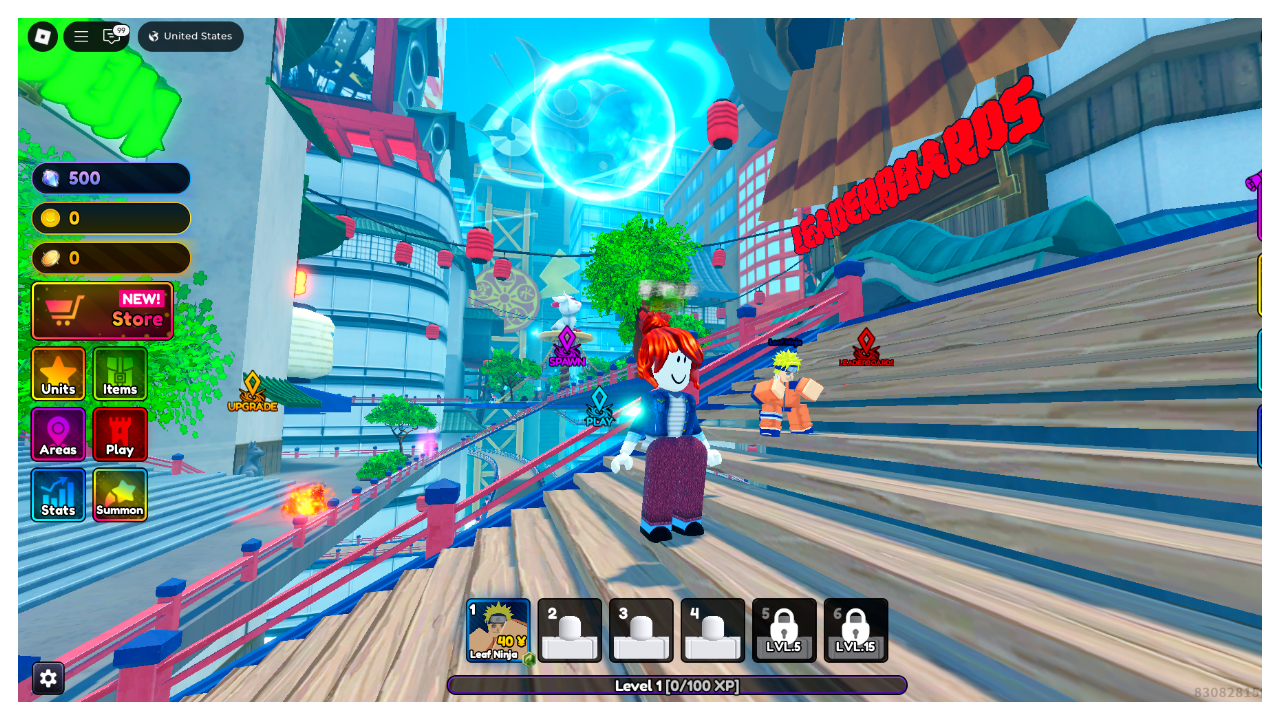Open the Areas menu
Screen dimensions: 1280x720
pos(58,434)
